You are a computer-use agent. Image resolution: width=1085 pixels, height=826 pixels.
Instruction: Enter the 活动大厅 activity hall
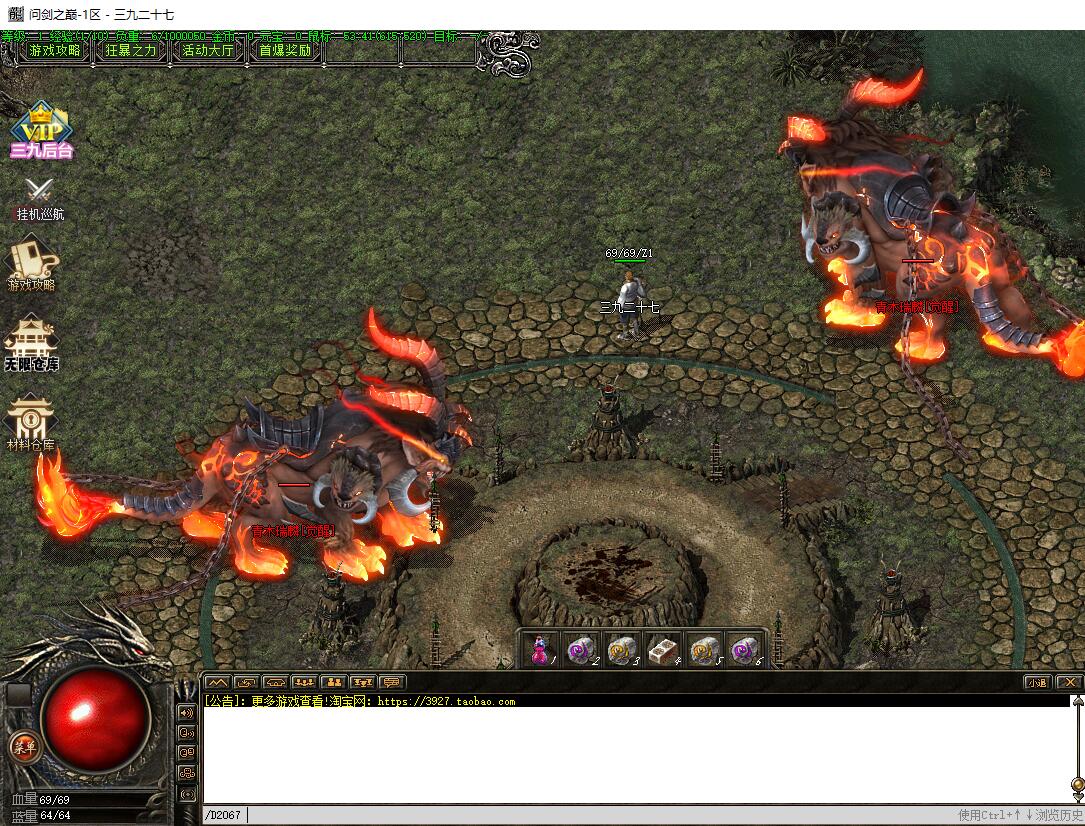point(208,50)
